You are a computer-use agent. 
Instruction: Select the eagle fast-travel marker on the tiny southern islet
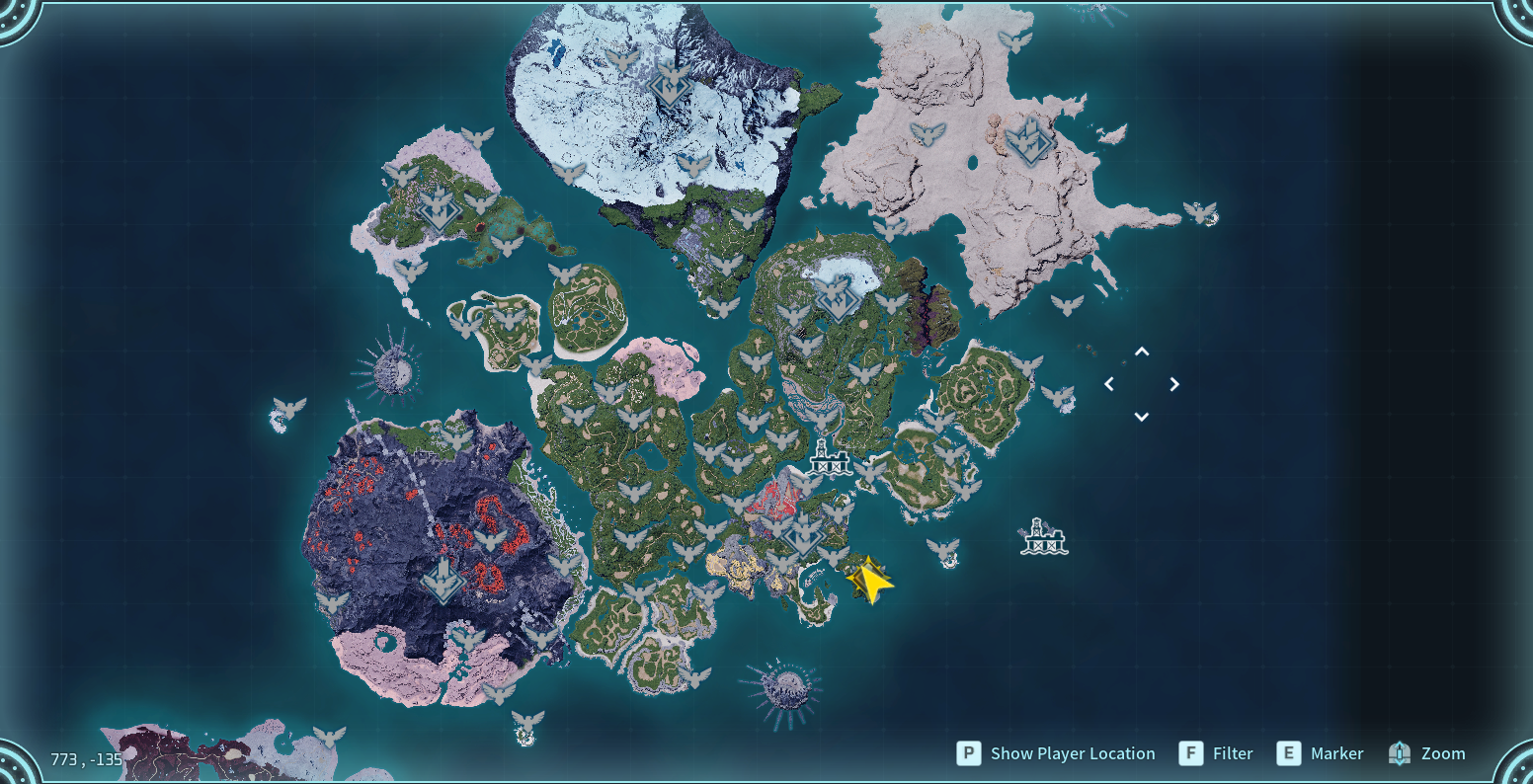point(527,721)
